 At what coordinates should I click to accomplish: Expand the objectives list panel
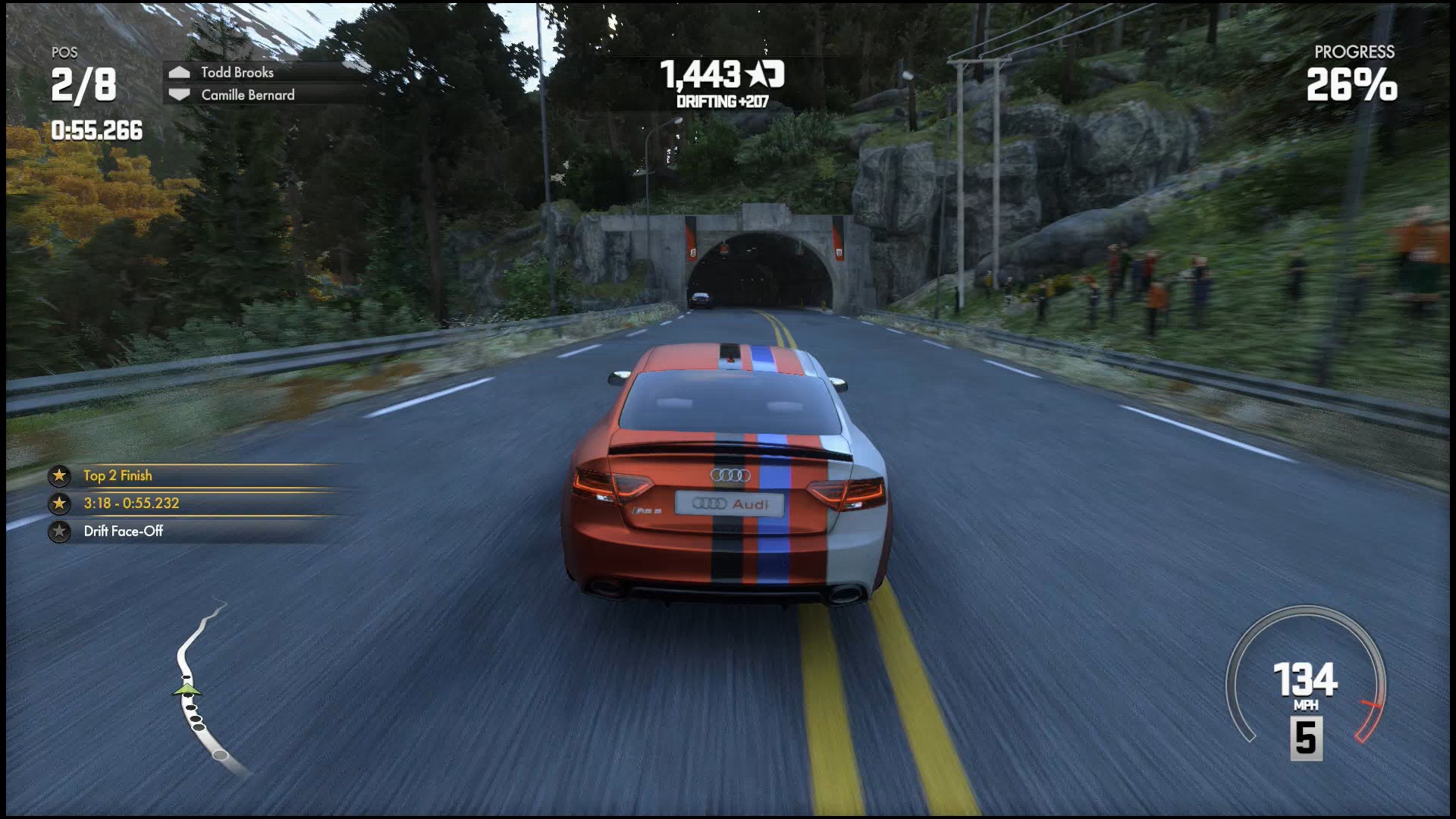point(190,504)
